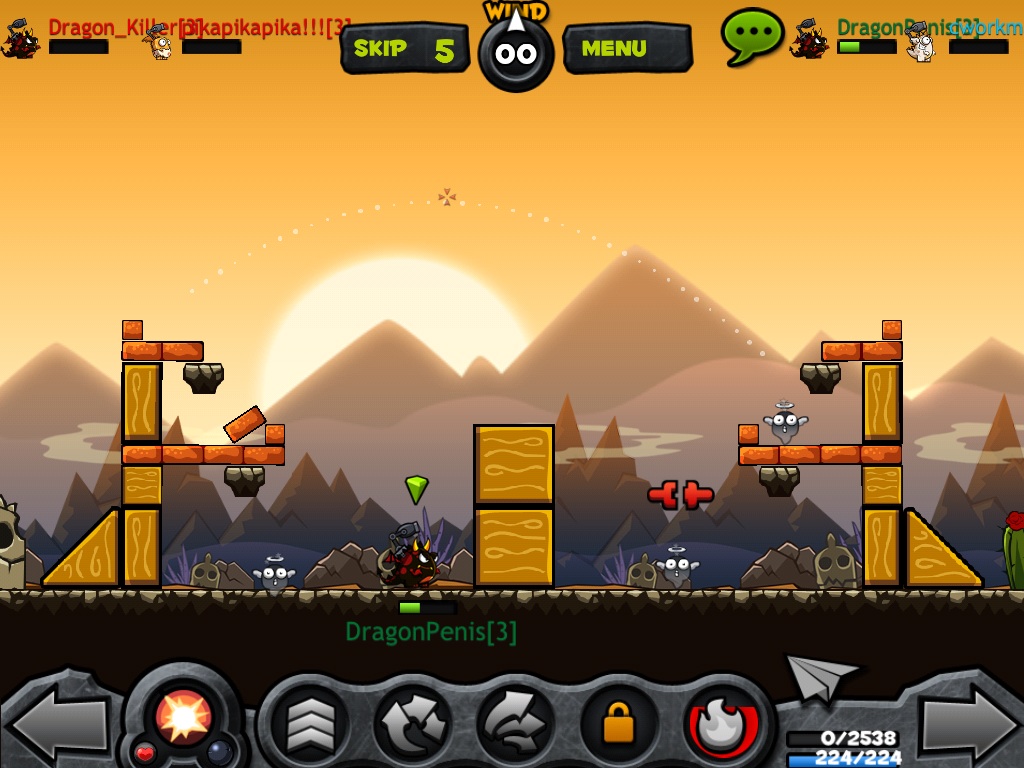Image resolution: width=1024 pixels, height=768 pixels.
Task: Toggle the orange padlock button
Action: 619,724
